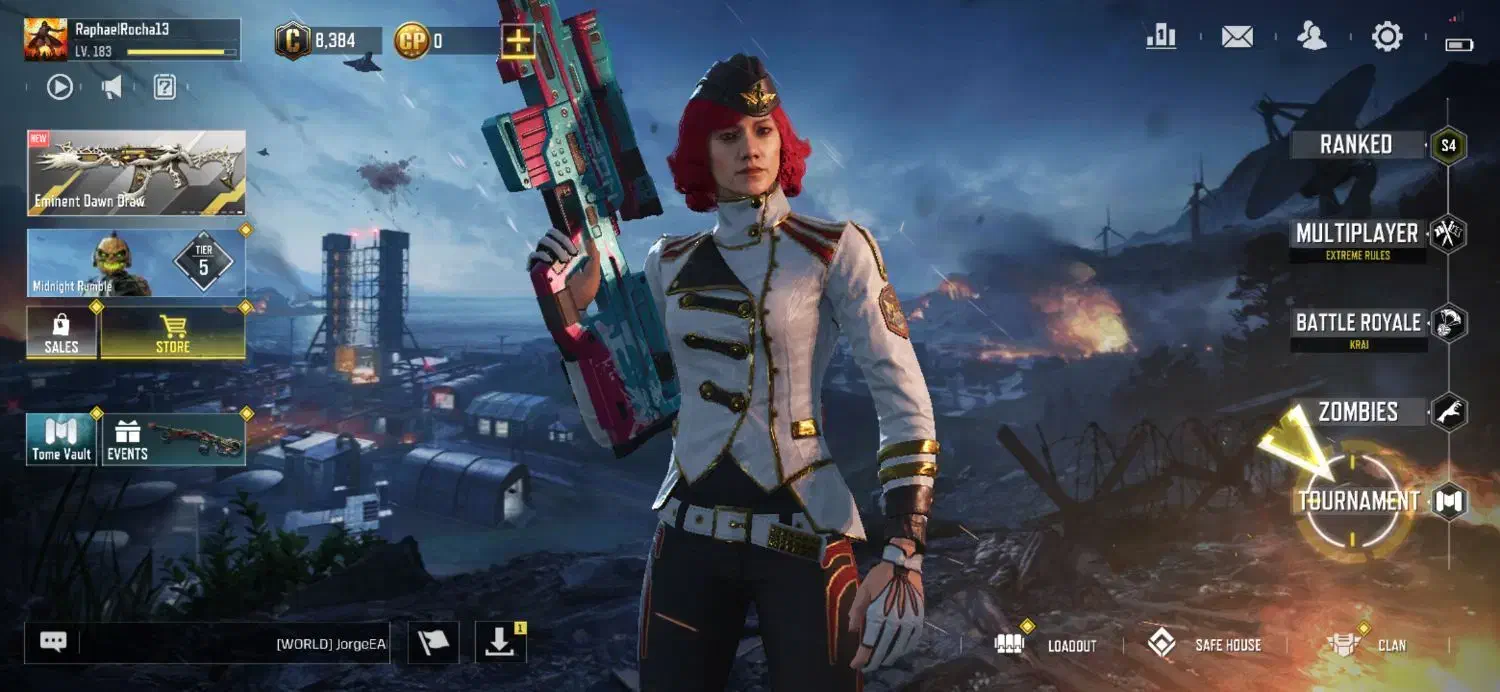Open RaphaelRocha13 player profile
The height and width of the screenshot is (692, 1500).
pyautogui.click(x=132, y=39)
